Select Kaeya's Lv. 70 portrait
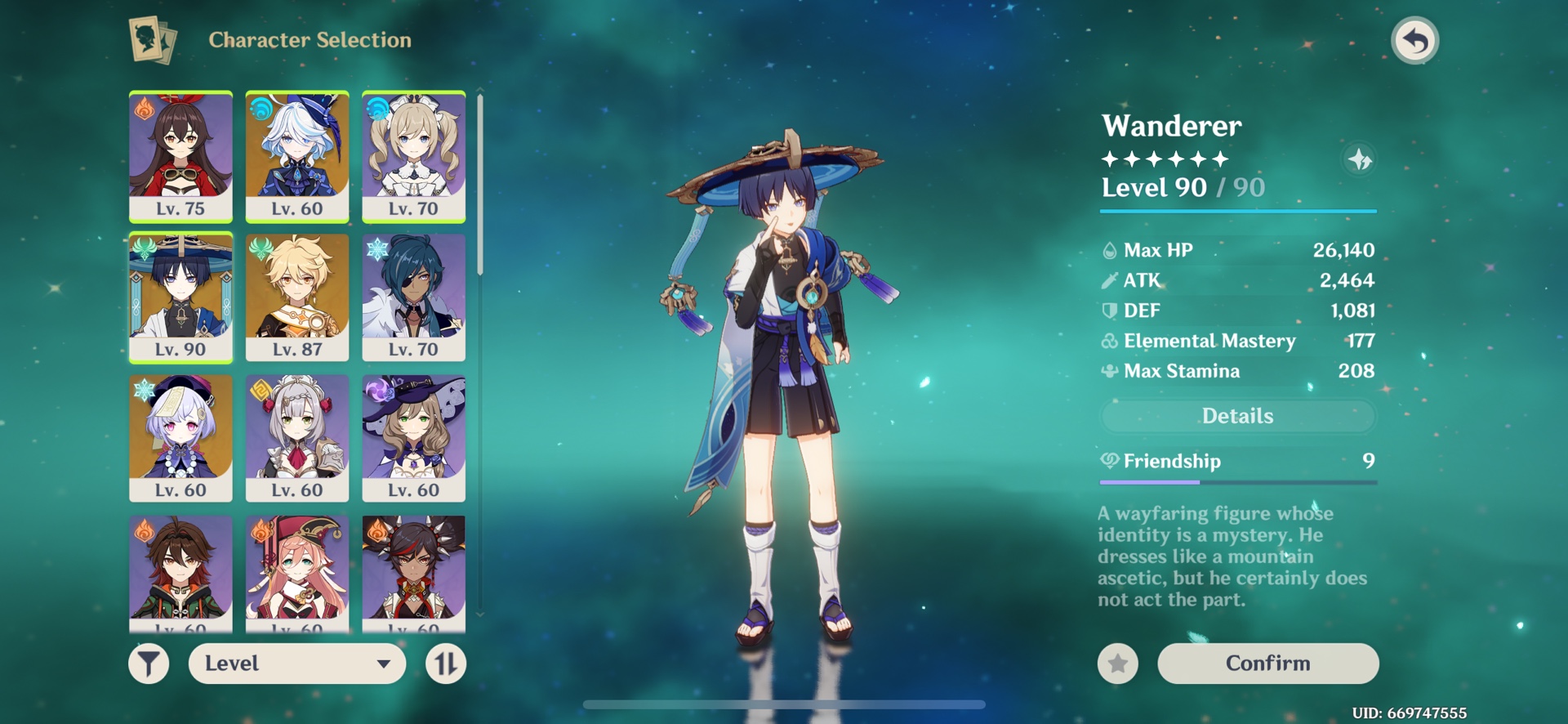1568x724 pixels. (413, 297)
